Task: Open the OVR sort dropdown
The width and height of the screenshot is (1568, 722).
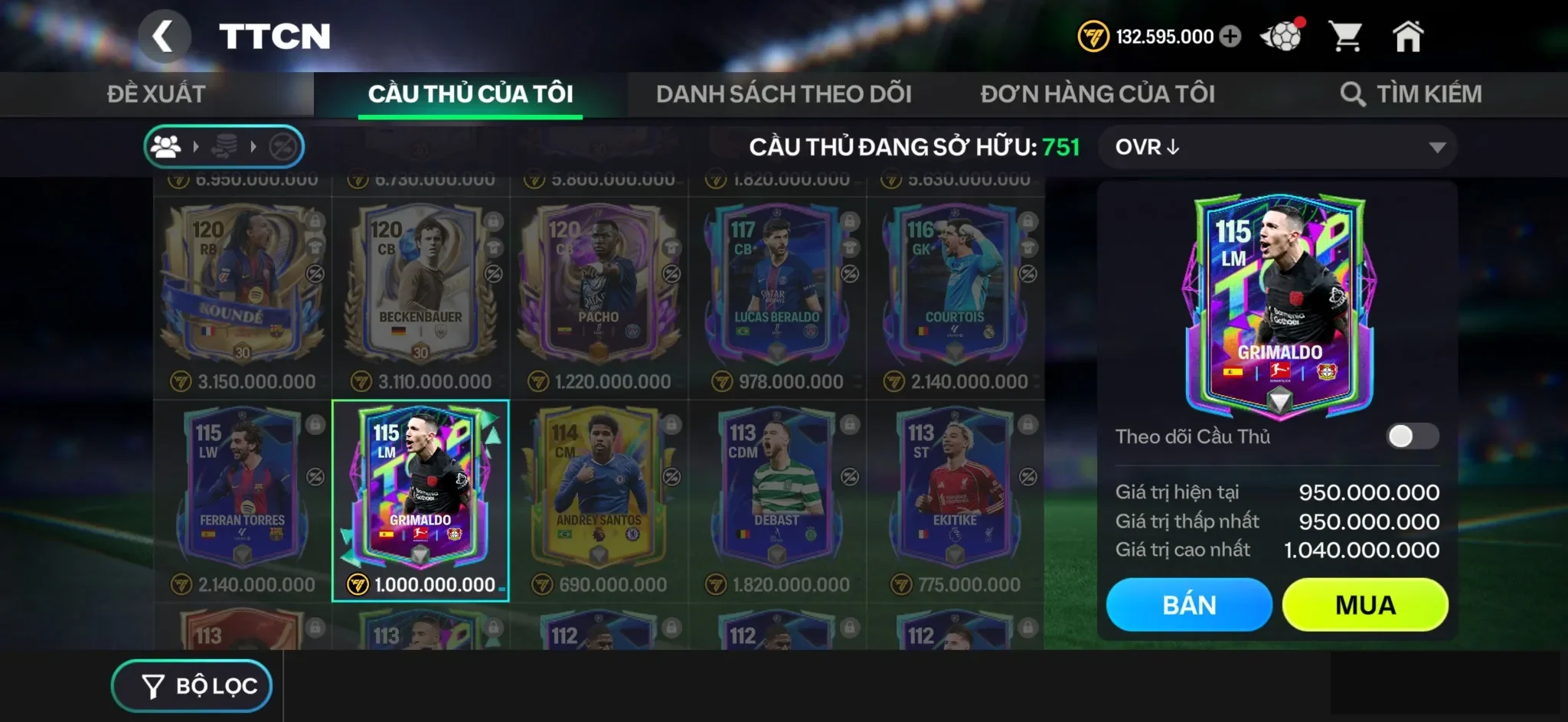Action: pyautogui.click(x=1279, y=147)
